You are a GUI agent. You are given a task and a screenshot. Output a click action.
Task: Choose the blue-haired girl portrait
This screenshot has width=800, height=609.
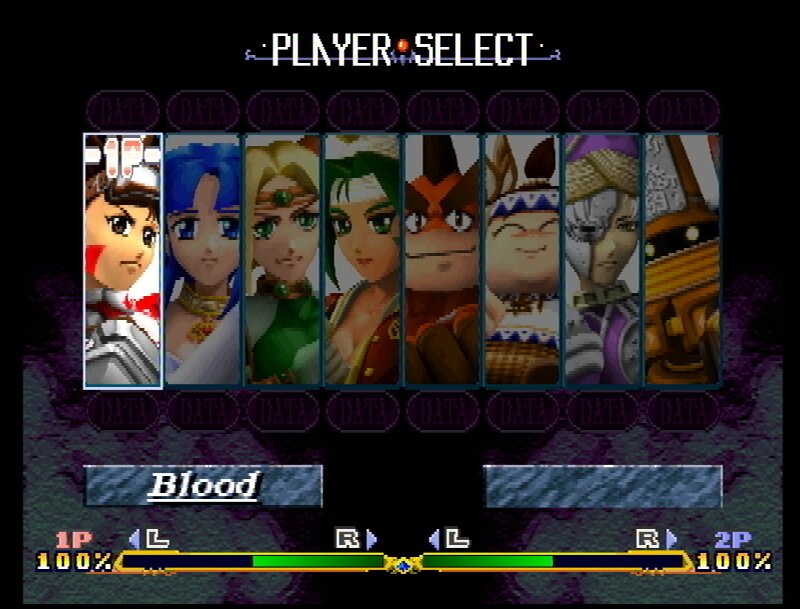(x=202, y=260)
